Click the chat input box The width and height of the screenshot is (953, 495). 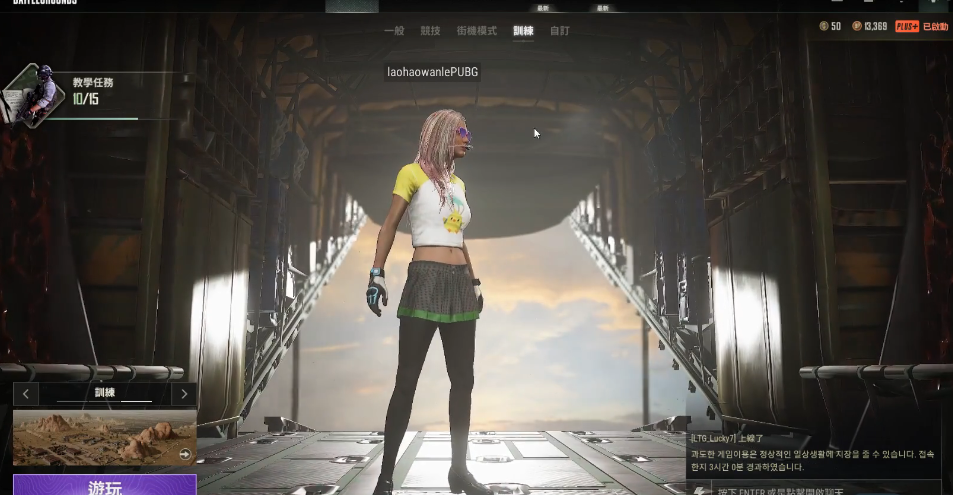tap(825, 489)
